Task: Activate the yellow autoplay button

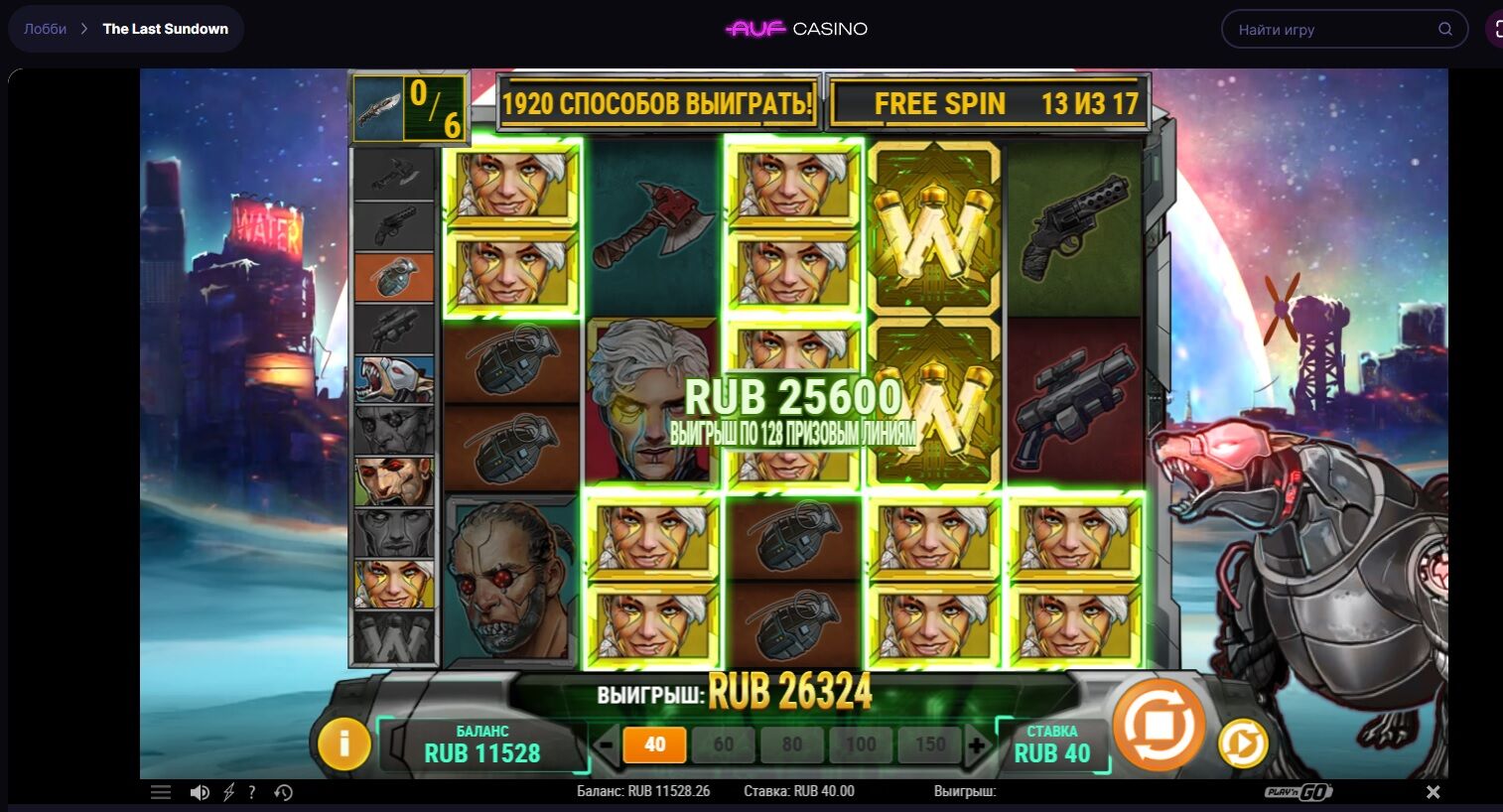Action: (1242, 744)
